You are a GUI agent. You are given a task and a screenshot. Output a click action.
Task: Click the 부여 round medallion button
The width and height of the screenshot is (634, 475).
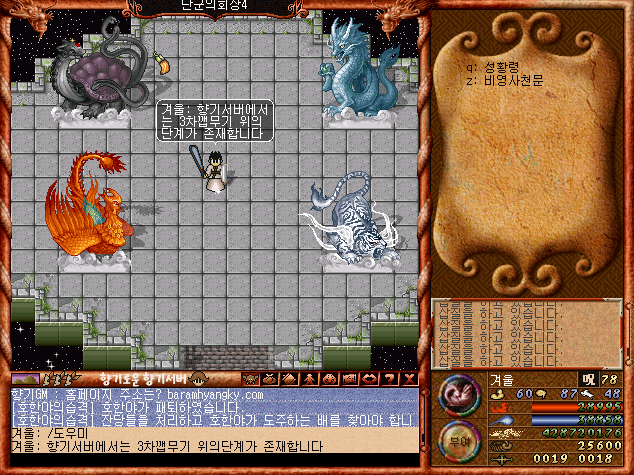coord(459,439)
